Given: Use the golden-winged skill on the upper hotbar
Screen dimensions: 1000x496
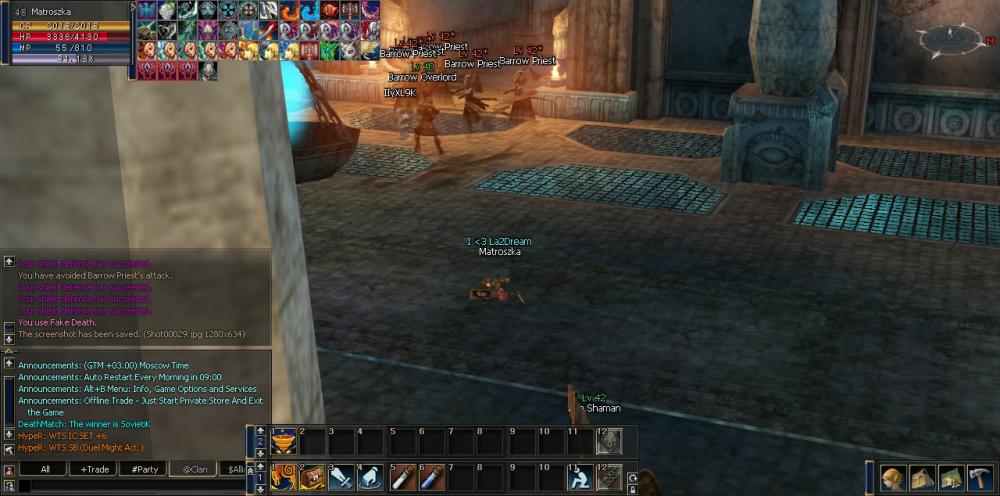Looking at the screenshot, I should 284,441.
